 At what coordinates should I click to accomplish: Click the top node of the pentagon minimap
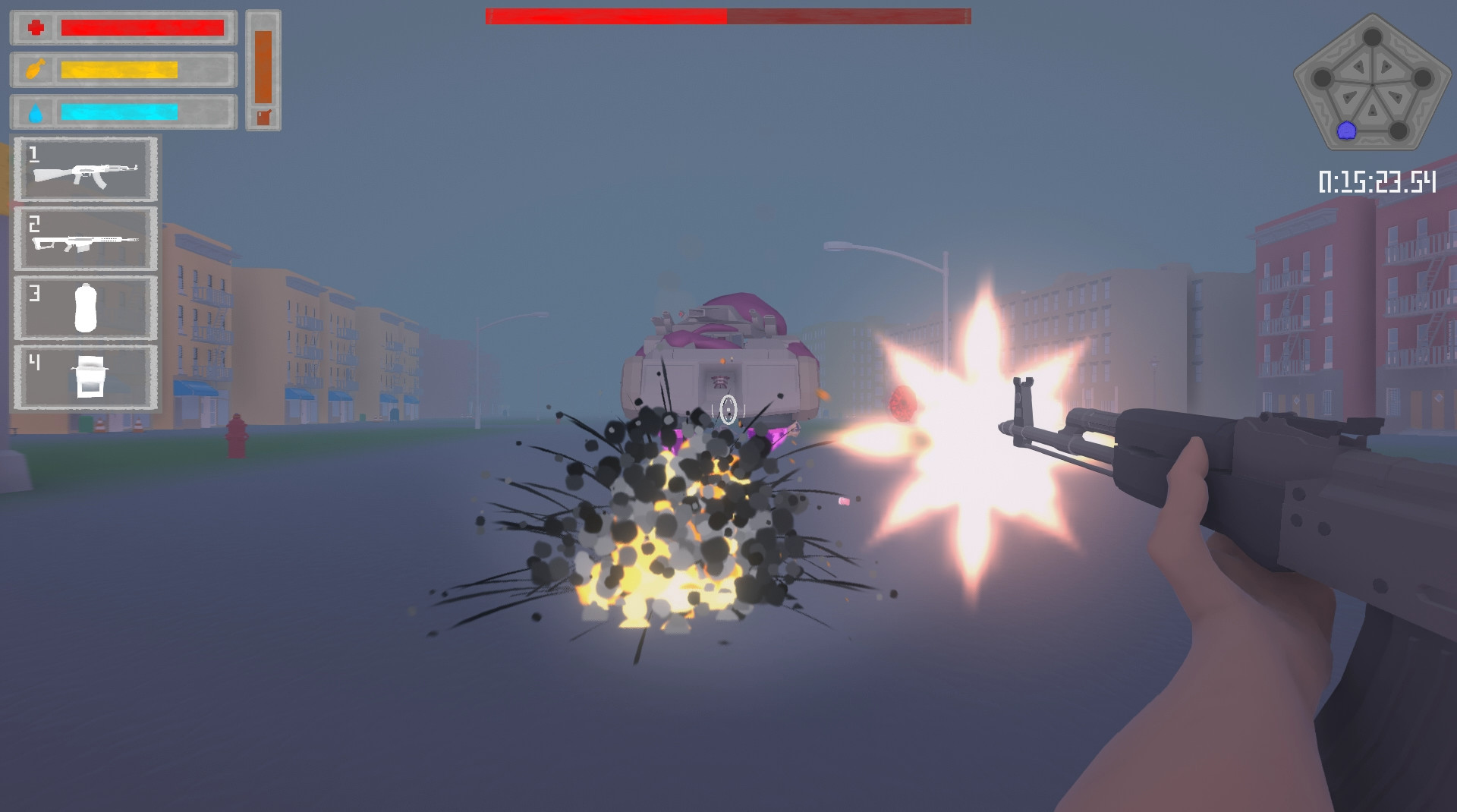tap(1372, 37)
